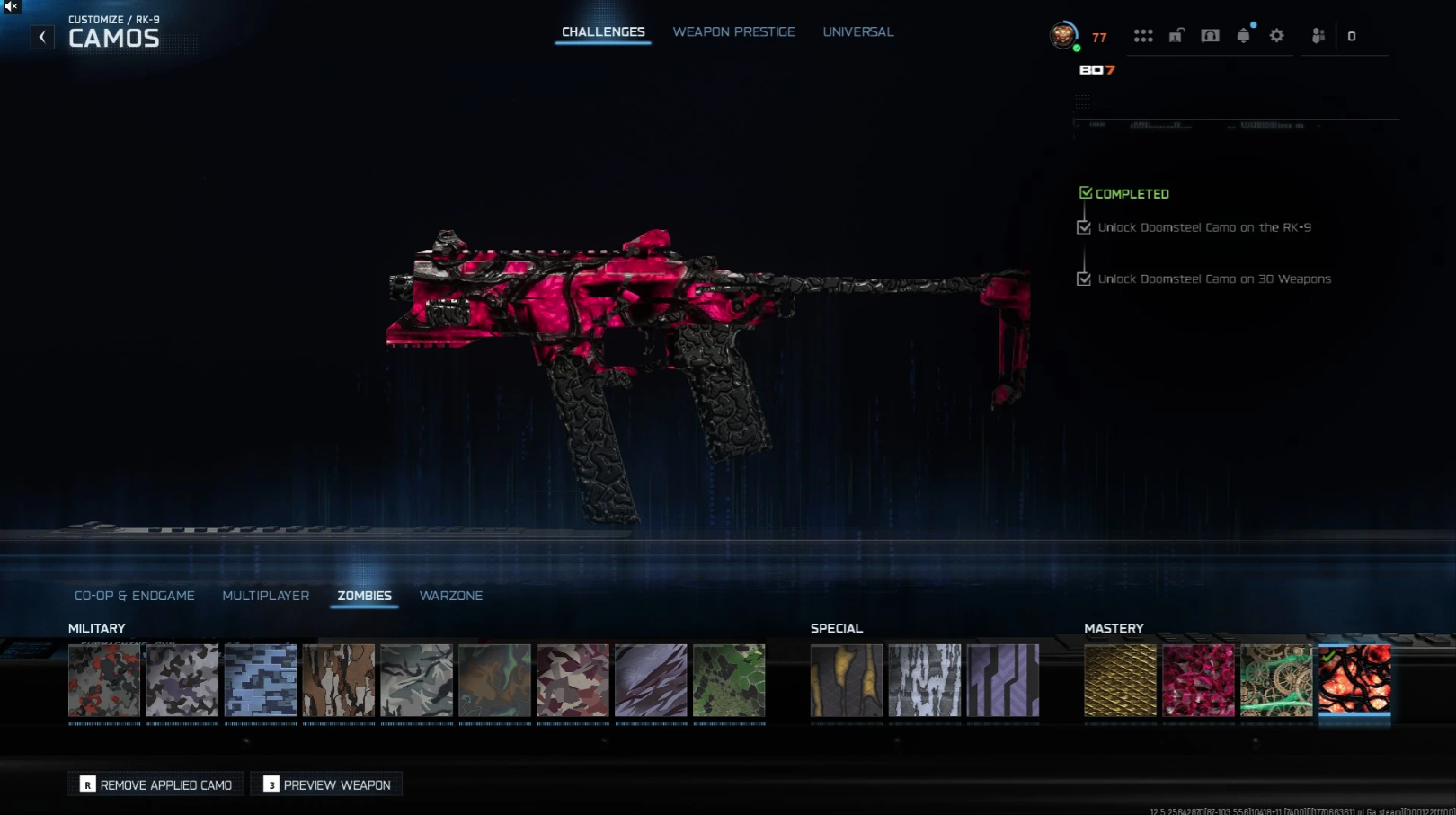Show the Multiplayer camo category
The height and width of the screenshot is (815, 1456).
(265, 596)
